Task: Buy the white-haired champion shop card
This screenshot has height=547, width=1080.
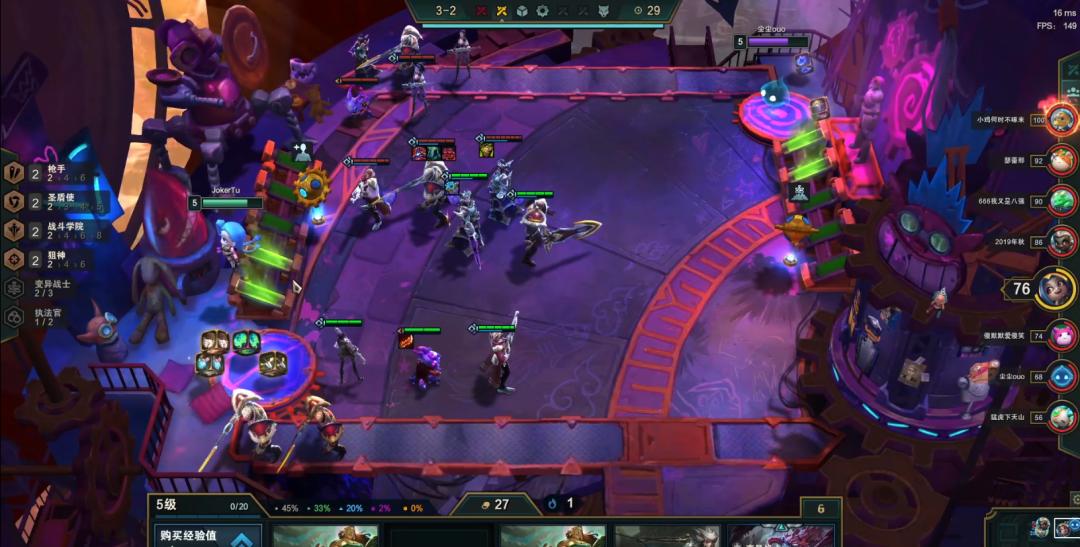Action: [x=667, y=536]
